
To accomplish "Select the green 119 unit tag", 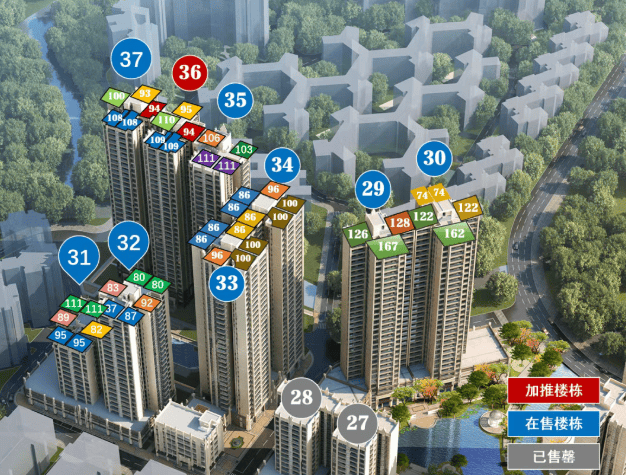I will (x=166, y=121).
